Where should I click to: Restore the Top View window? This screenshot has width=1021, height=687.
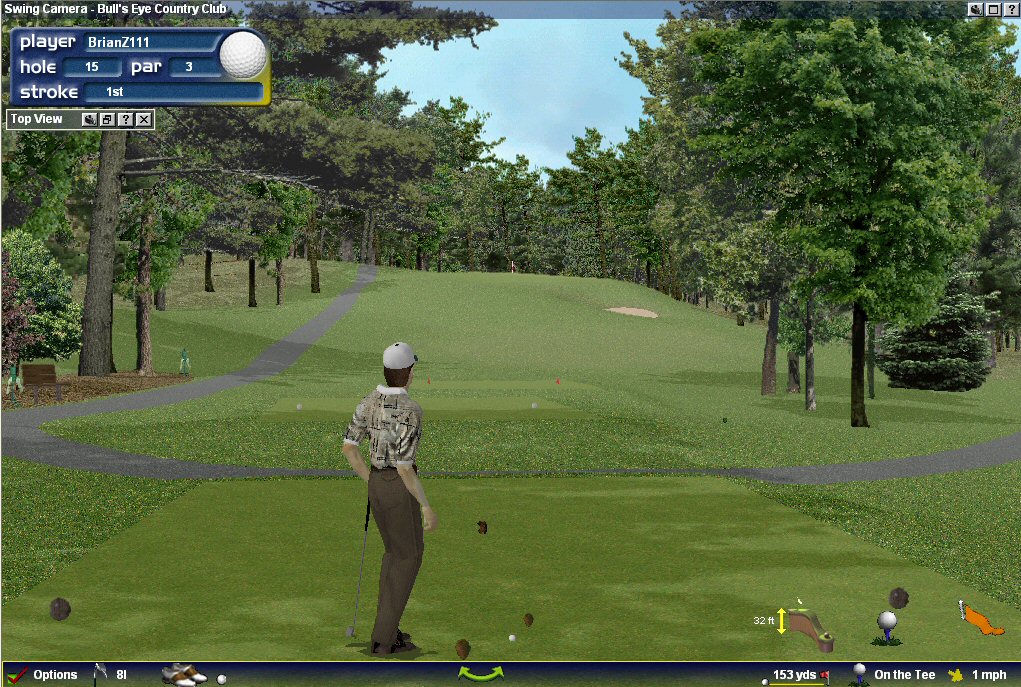click(x=108, y=120)
